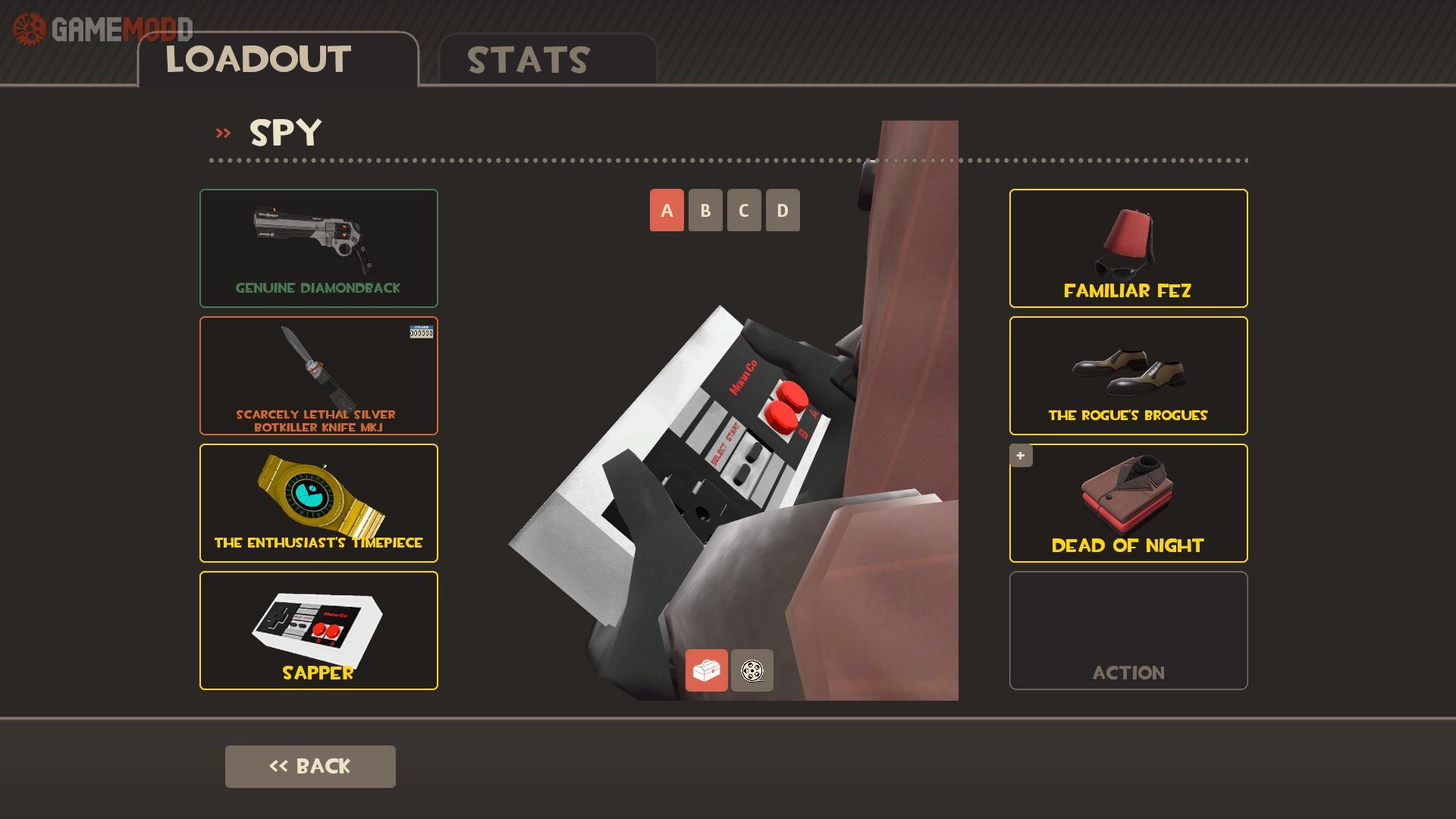The width and height of the screenshot is (1456, 819).
Task: Select the Loadout tab
Action: click(x=278, y=60)
